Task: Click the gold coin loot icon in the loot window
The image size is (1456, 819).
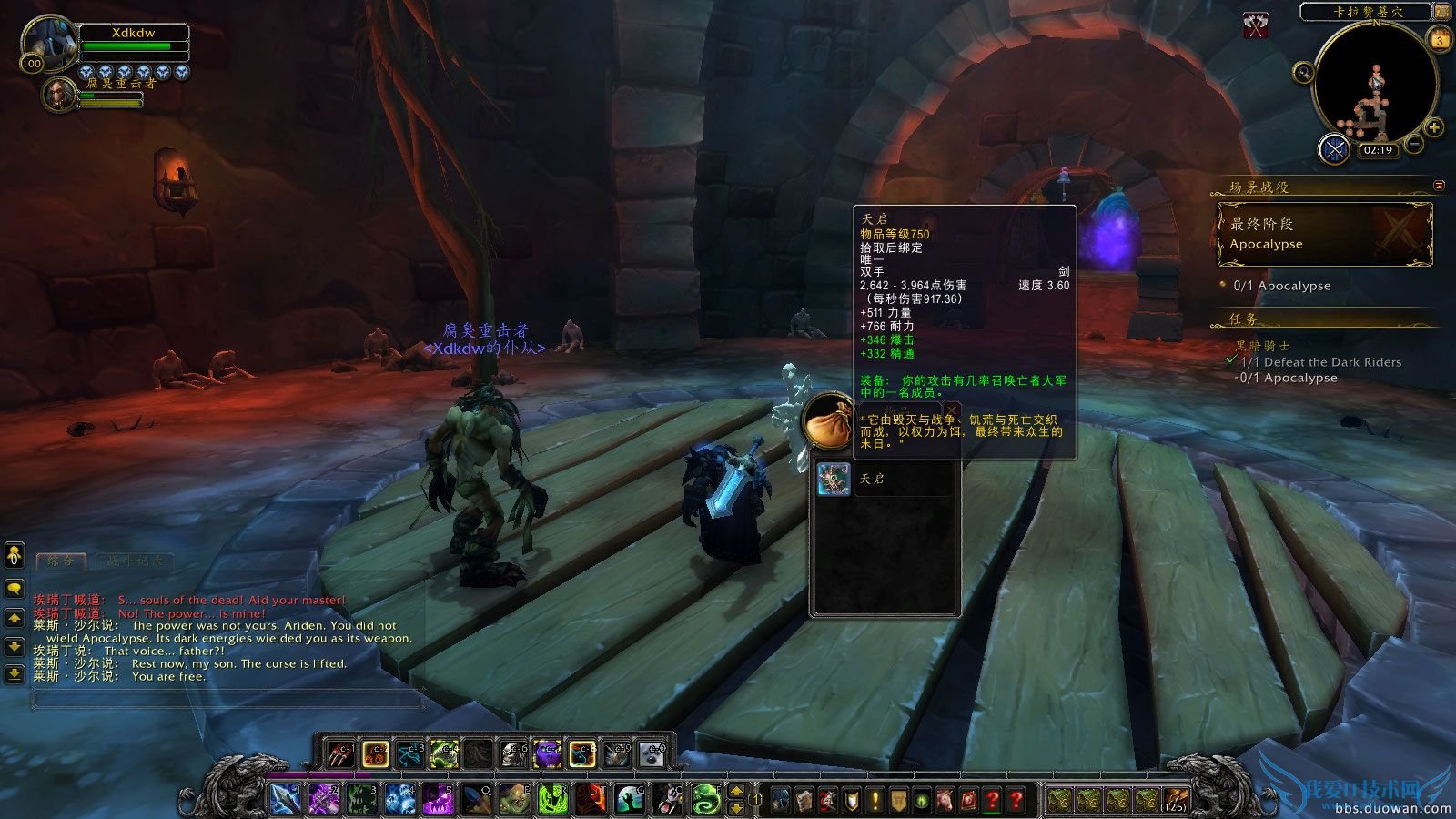Action: pyautogui.click(x=828, y=426)
